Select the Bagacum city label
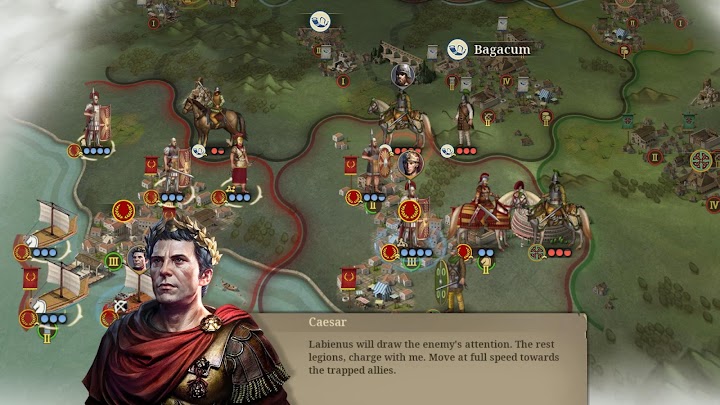 click(x=501, y=48)
